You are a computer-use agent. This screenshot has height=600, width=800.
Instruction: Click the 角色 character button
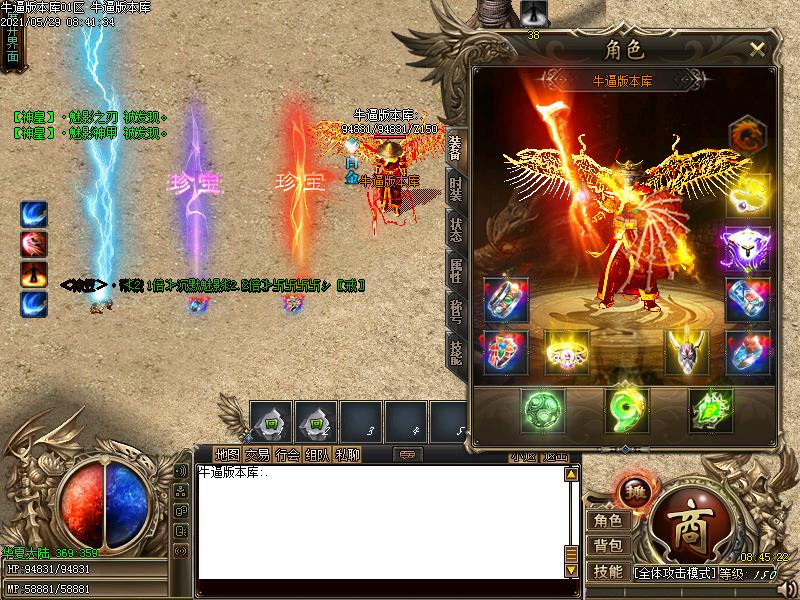click(607, 520)
